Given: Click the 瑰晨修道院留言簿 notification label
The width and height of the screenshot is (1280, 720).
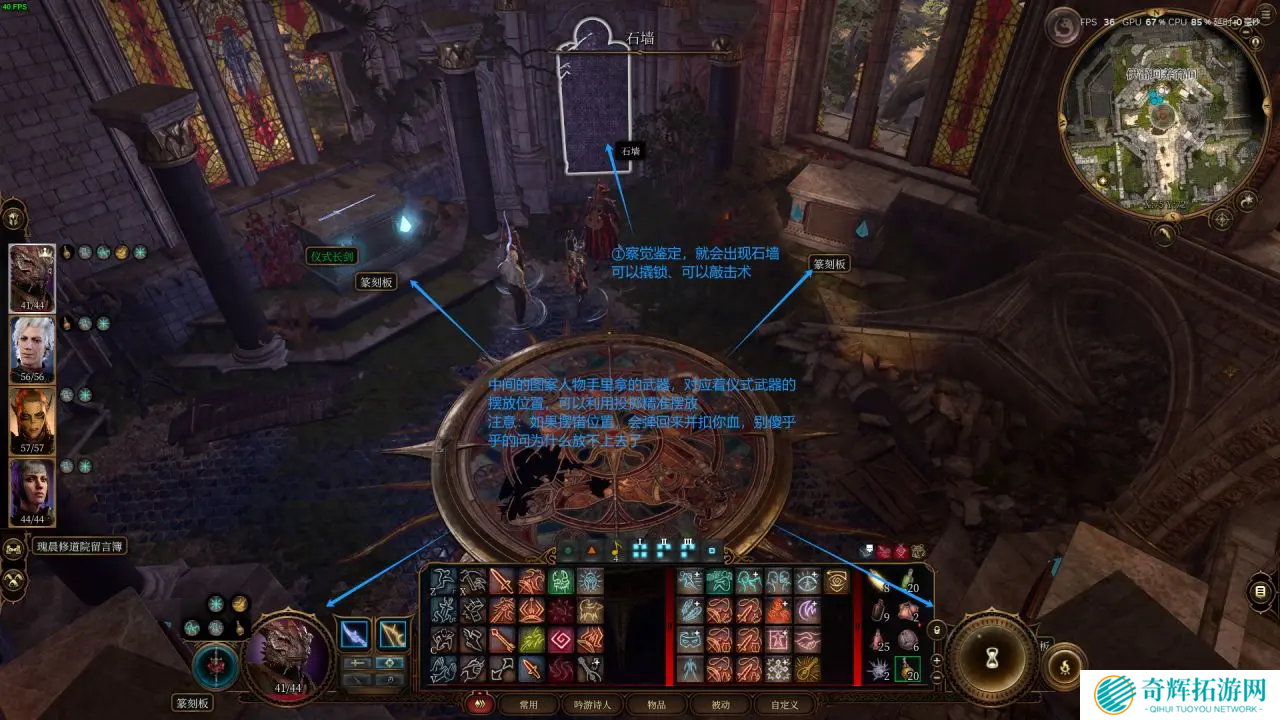Looking at the screenshot, I should 80,547.
